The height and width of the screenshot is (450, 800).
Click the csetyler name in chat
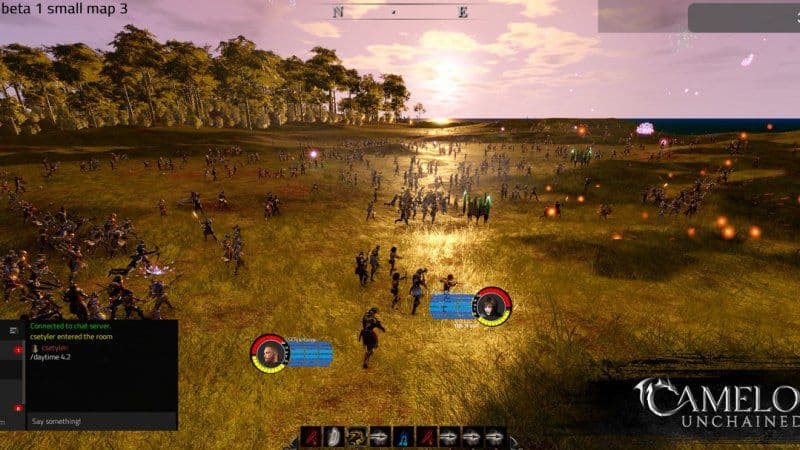point(54,348)
